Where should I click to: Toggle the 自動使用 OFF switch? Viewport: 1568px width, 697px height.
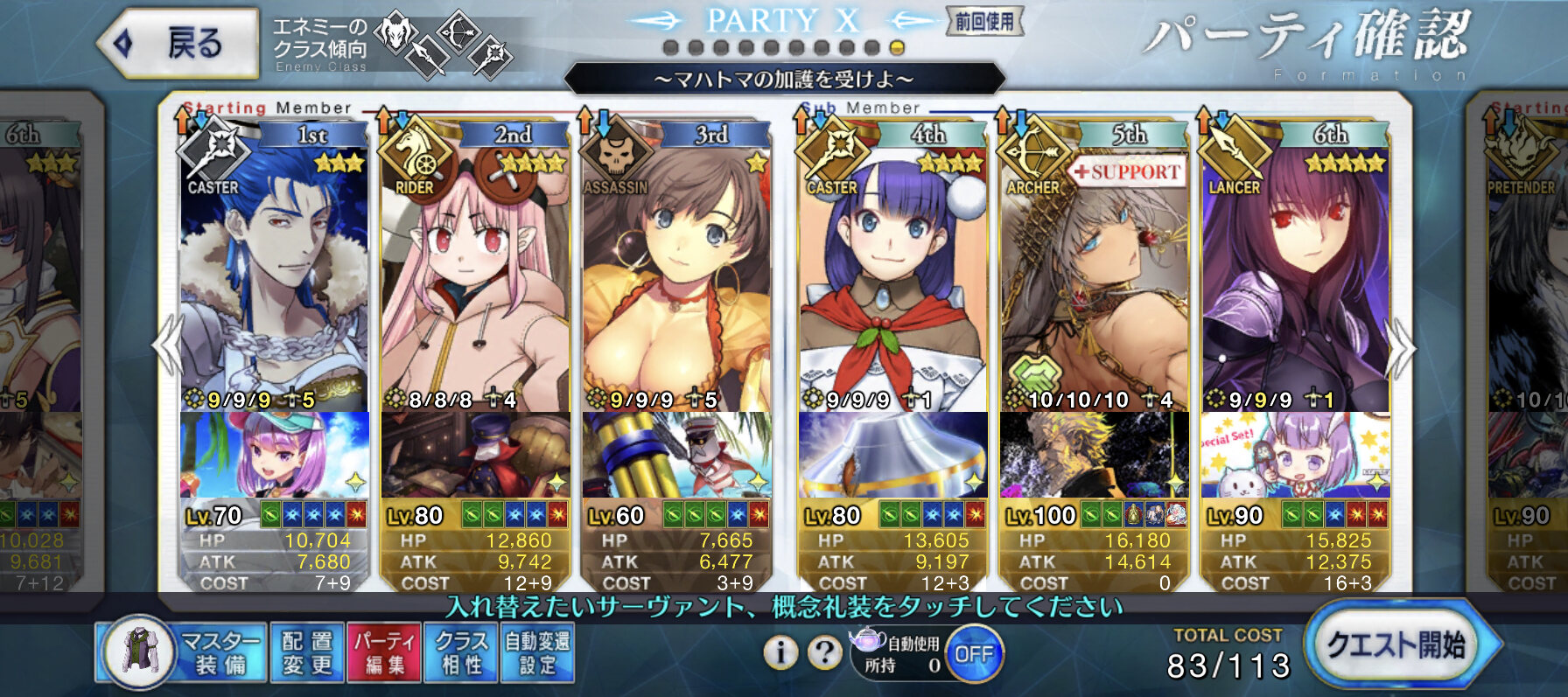974,654
